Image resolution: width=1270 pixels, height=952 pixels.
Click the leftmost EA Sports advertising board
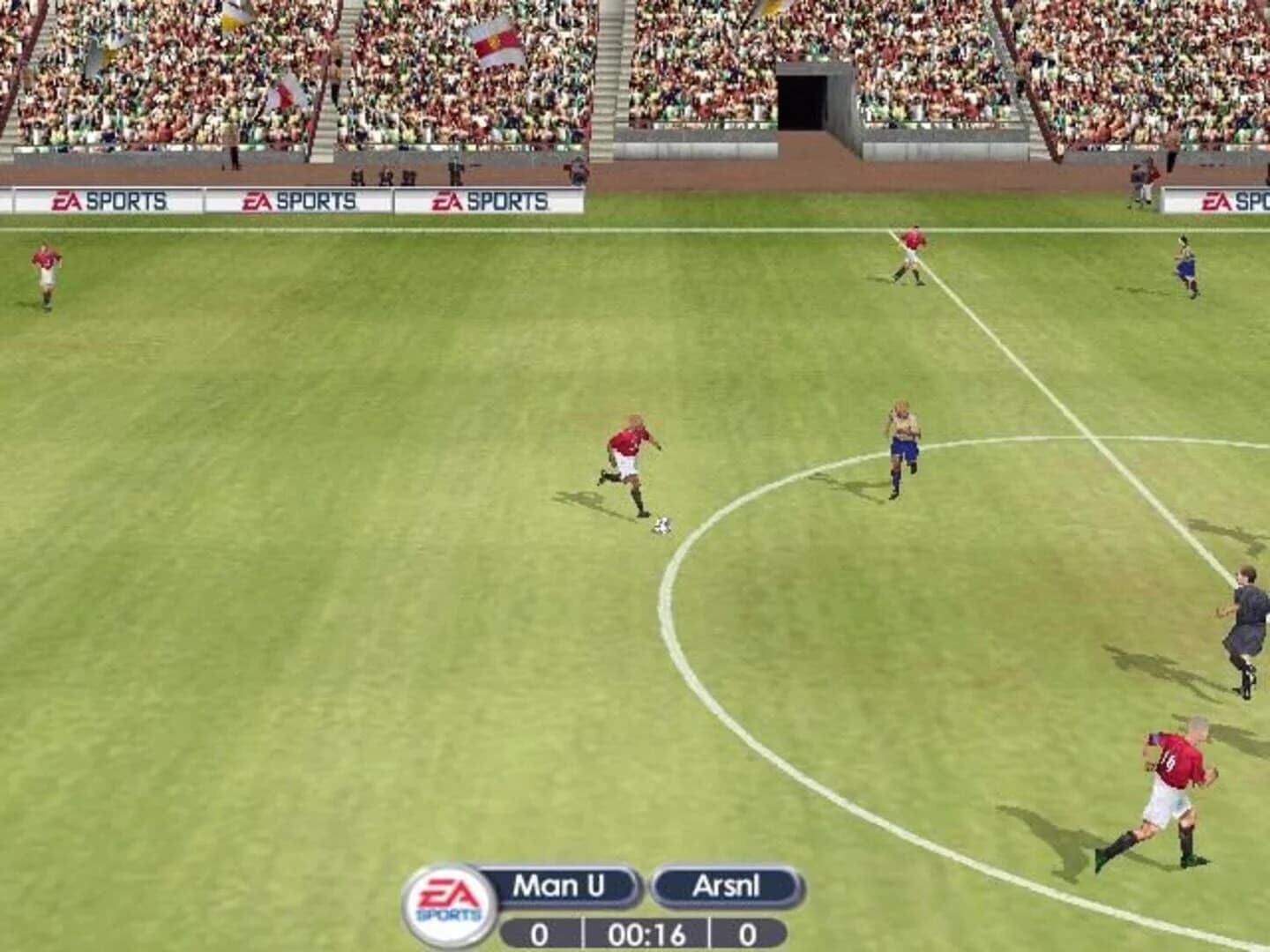pos(106,201)
